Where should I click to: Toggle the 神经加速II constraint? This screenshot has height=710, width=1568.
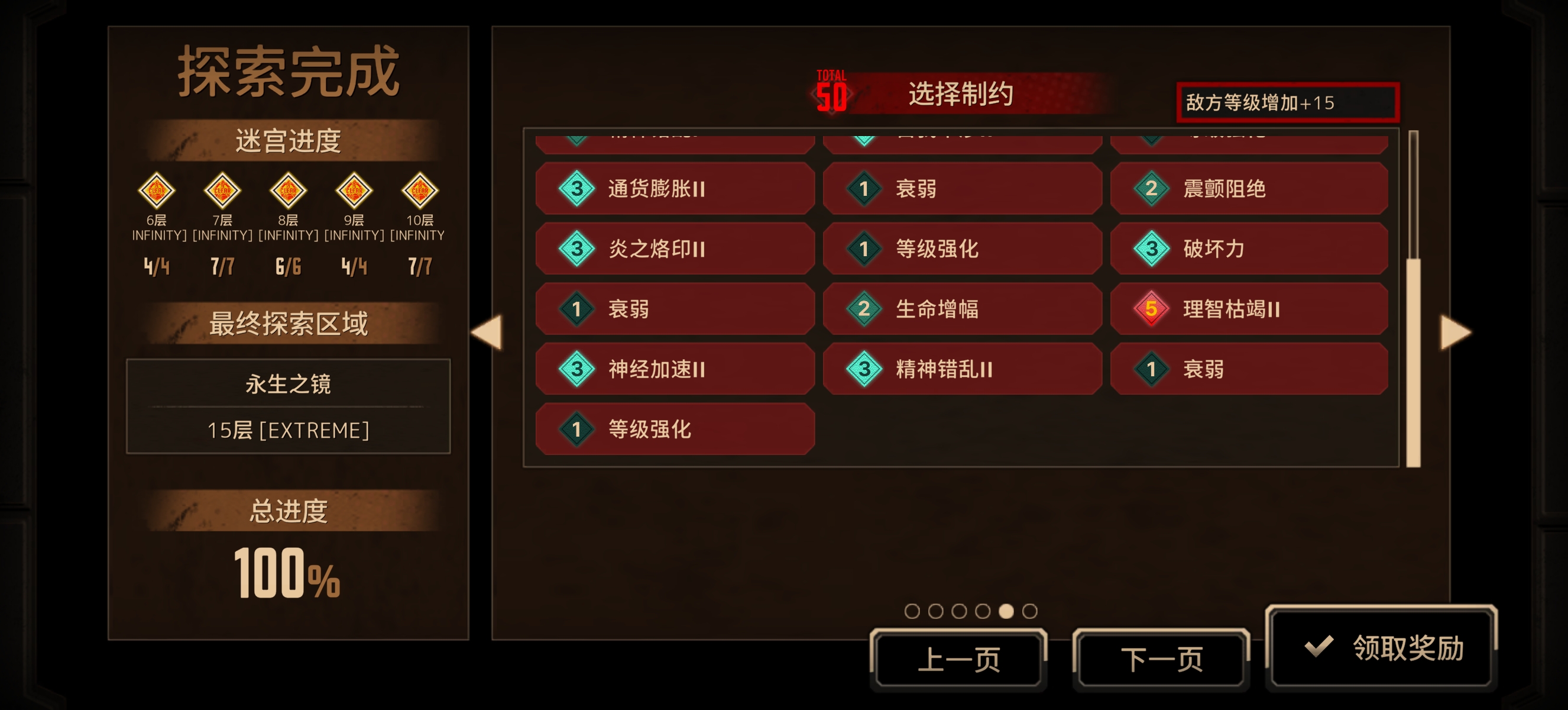pos(676,369)
